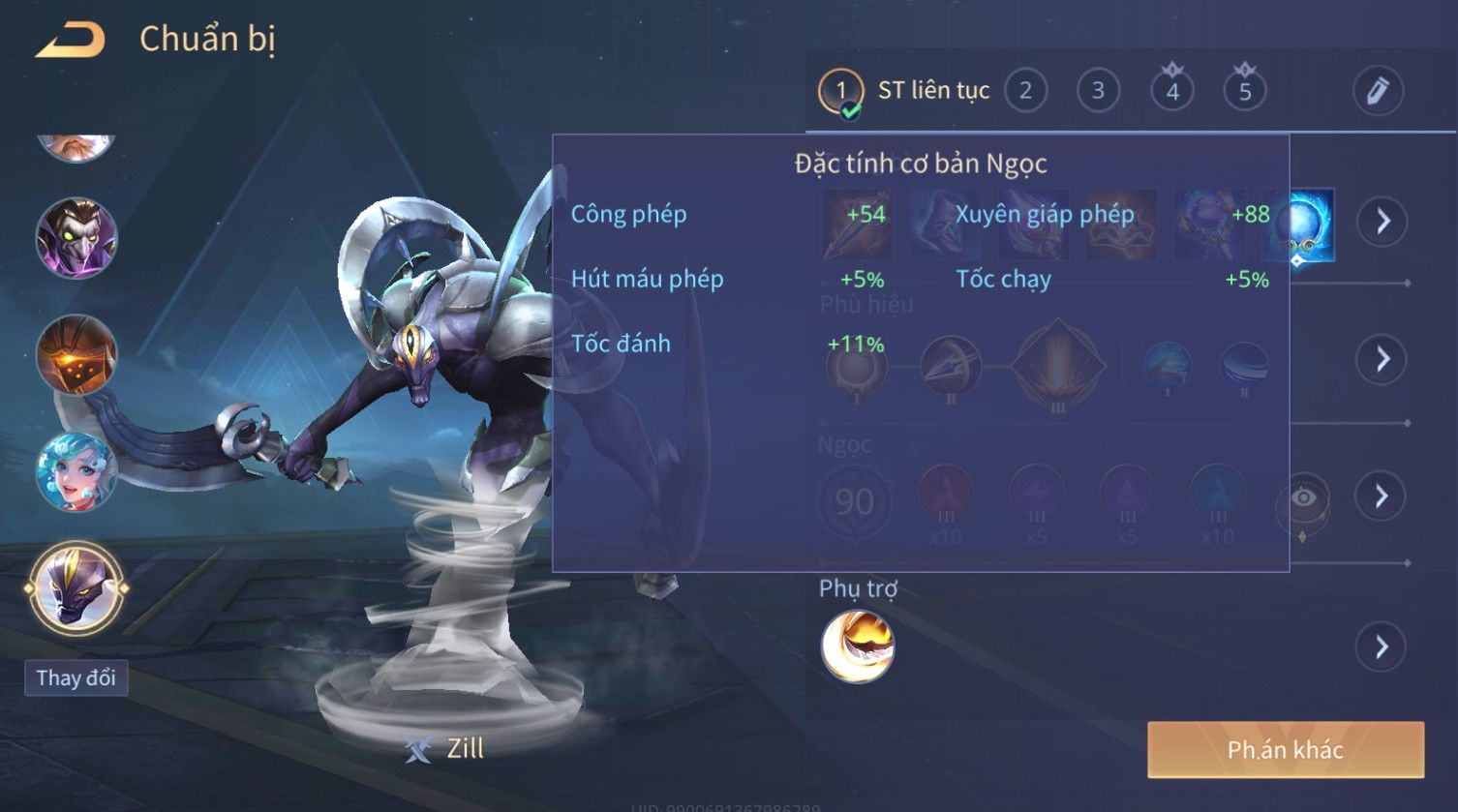1458x812 pixels.
Task: Switch to preset slot 2
Action: 1025,91
